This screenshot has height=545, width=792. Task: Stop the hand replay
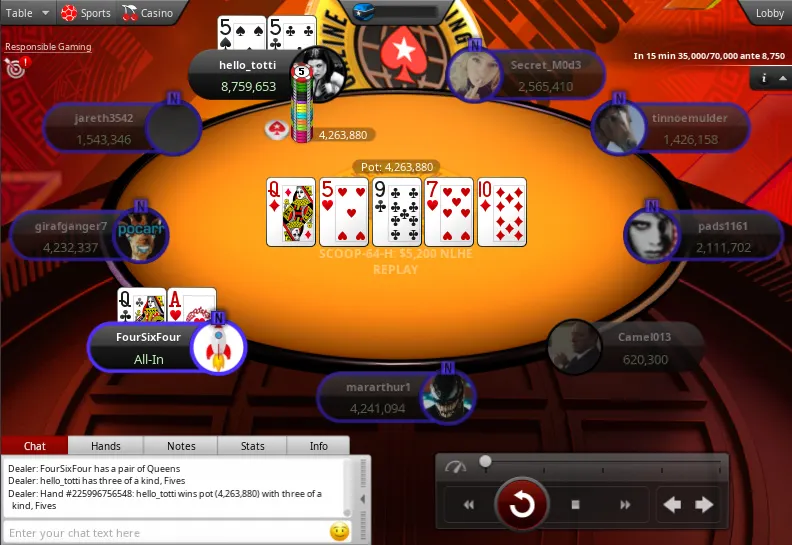576,505
